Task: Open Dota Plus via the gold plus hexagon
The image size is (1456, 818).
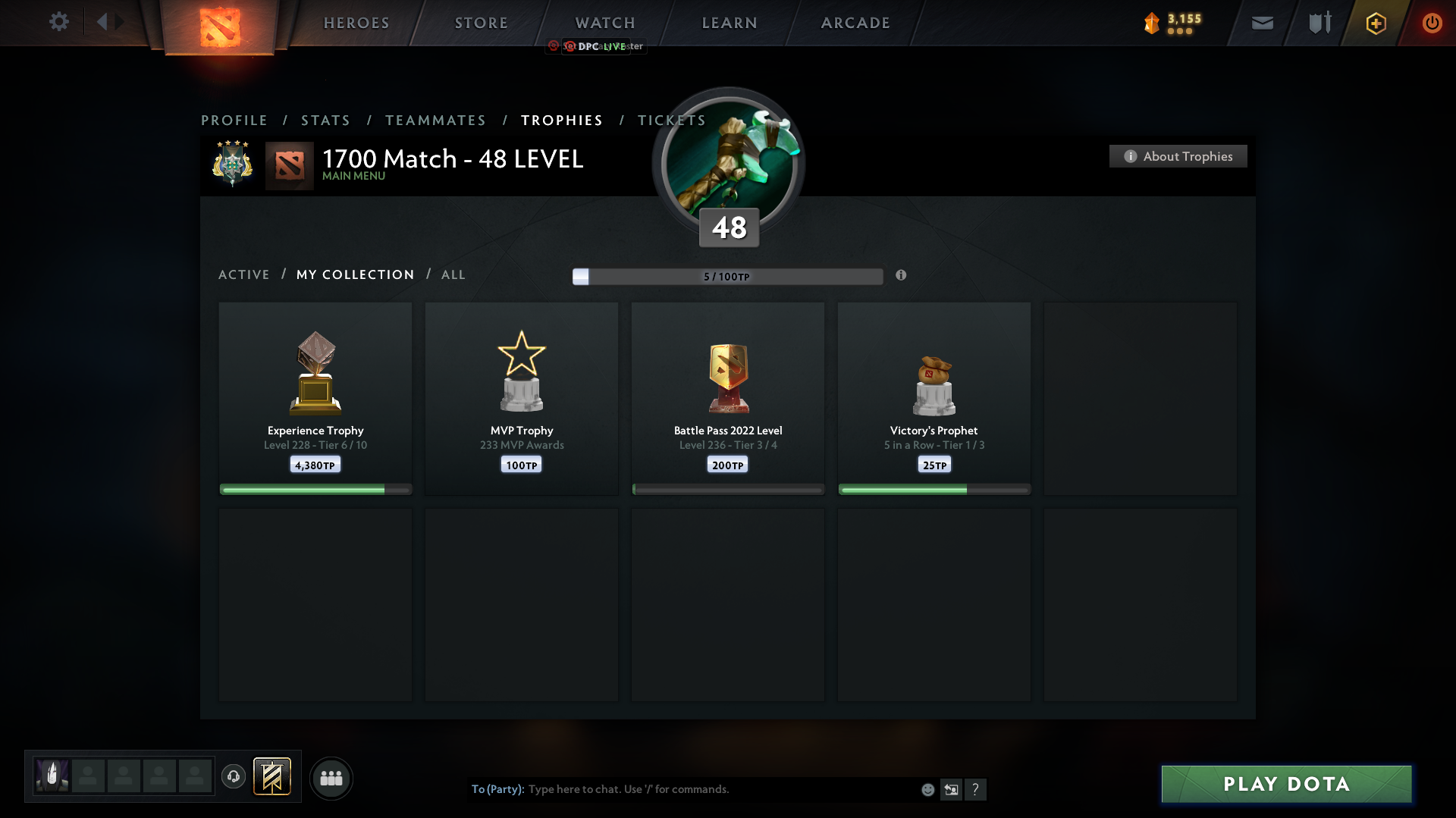Action: [1376, 23]
